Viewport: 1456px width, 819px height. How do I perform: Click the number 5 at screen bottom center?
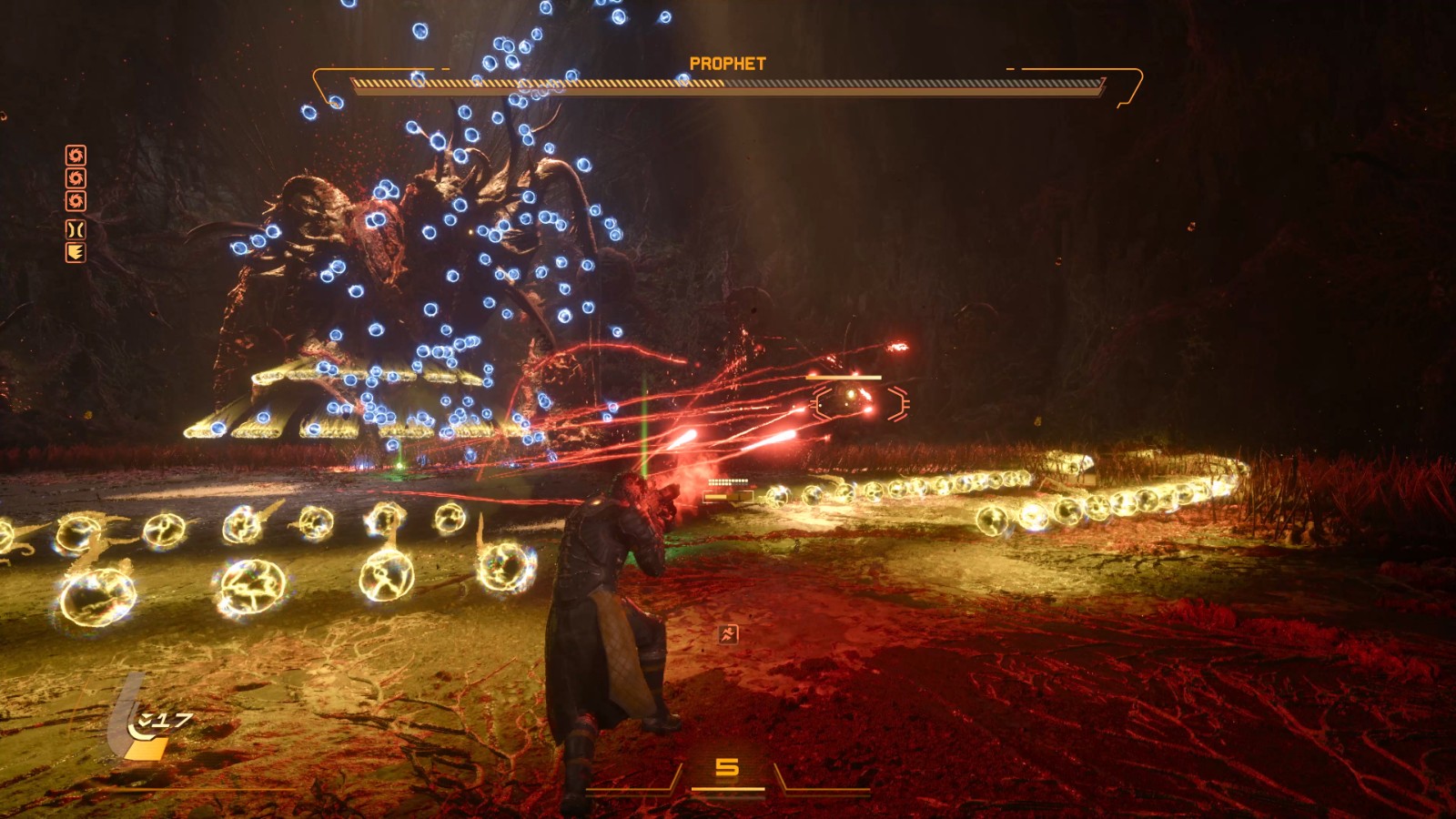click(x=728, y=764)
